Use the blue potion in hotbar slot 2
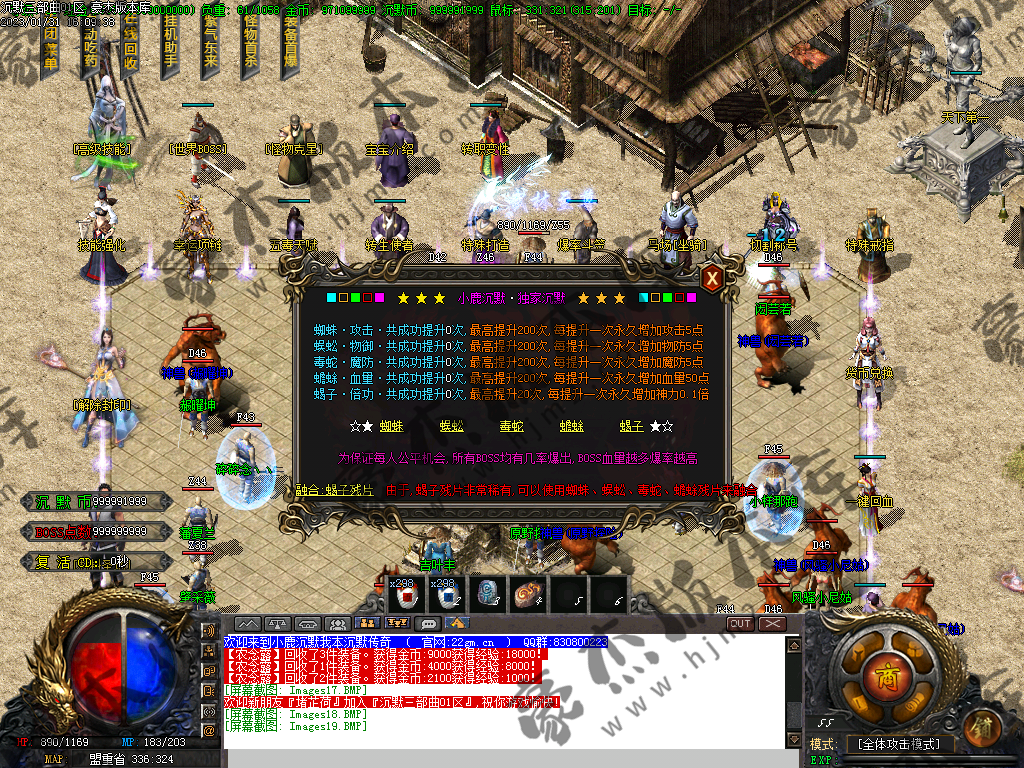 446,596
